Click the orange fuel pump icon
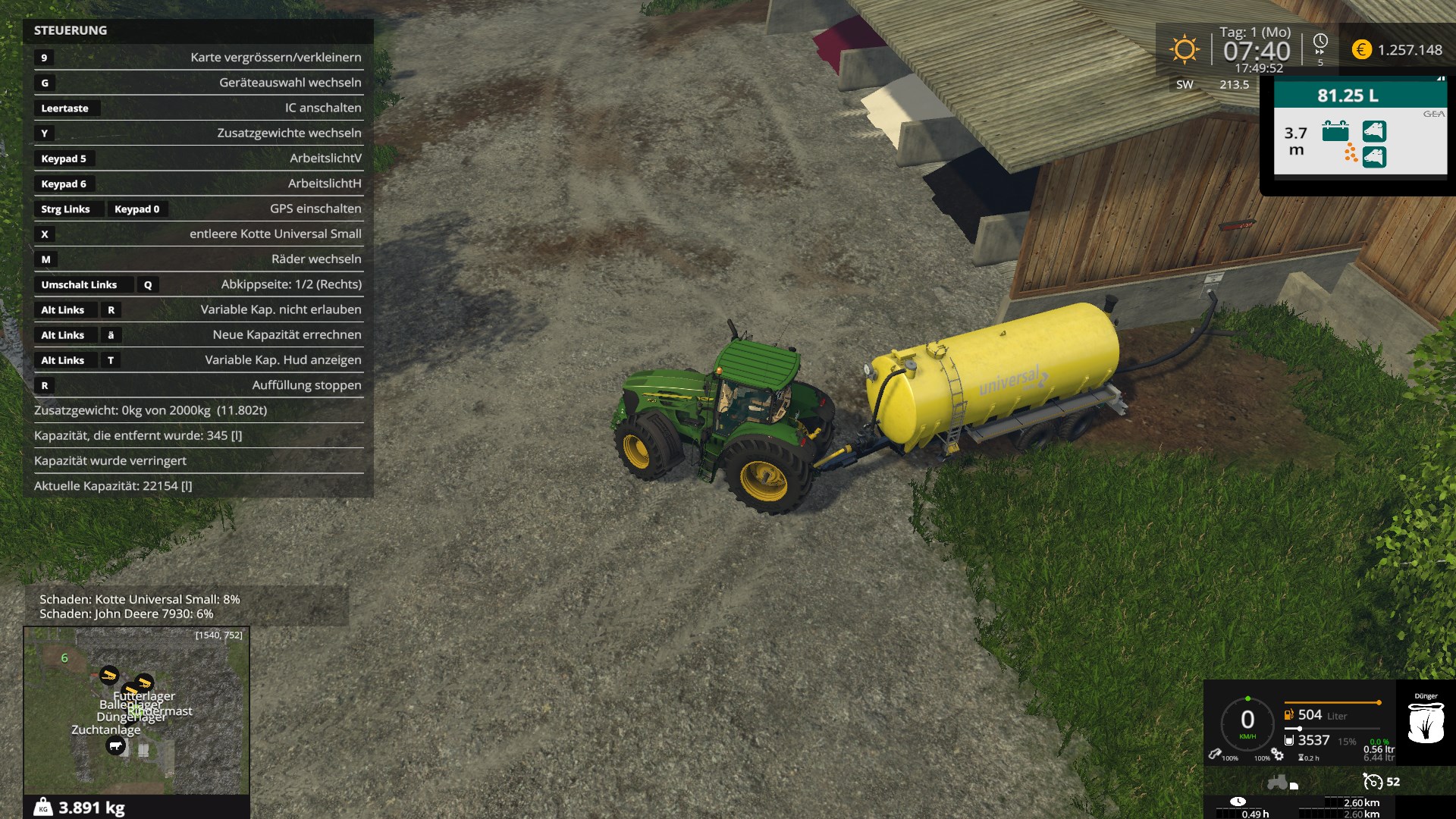The image size is (1456, 819). pyautogui.click(x=1288, y=714)
